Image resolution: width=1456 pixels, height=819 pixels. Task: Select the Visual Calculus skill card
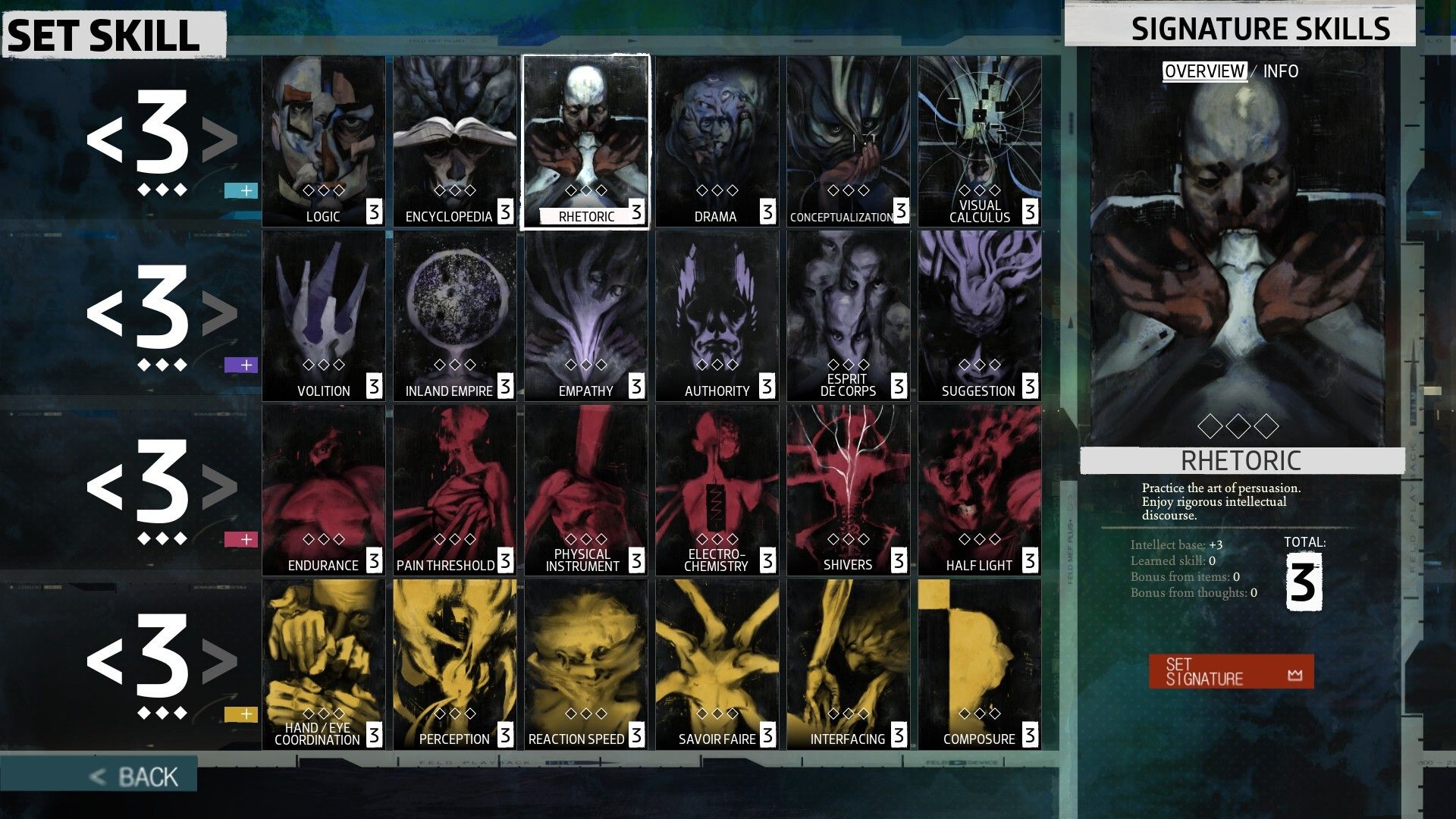(979, 141)
